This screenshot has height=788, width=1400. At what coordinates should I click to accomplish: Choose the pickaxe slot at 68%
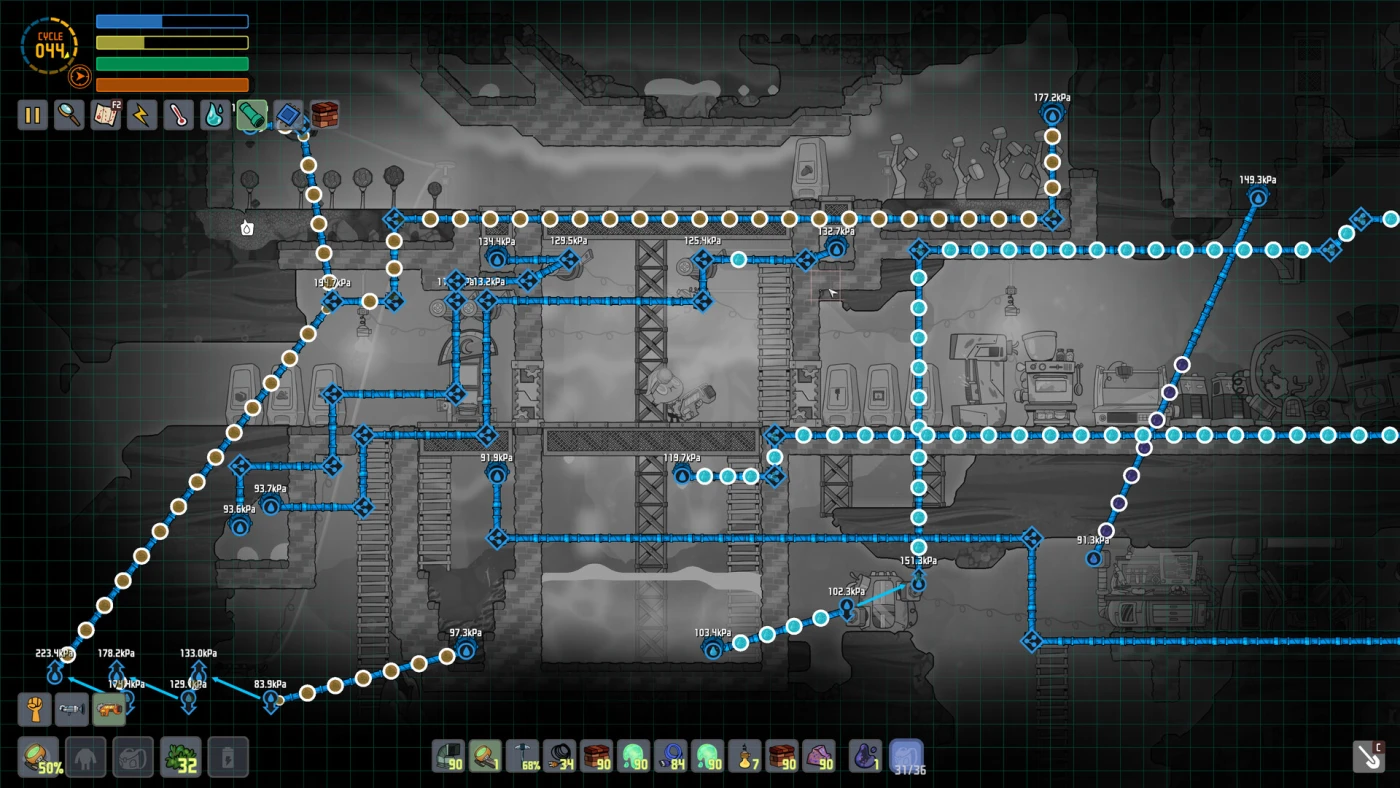[522, 756]
